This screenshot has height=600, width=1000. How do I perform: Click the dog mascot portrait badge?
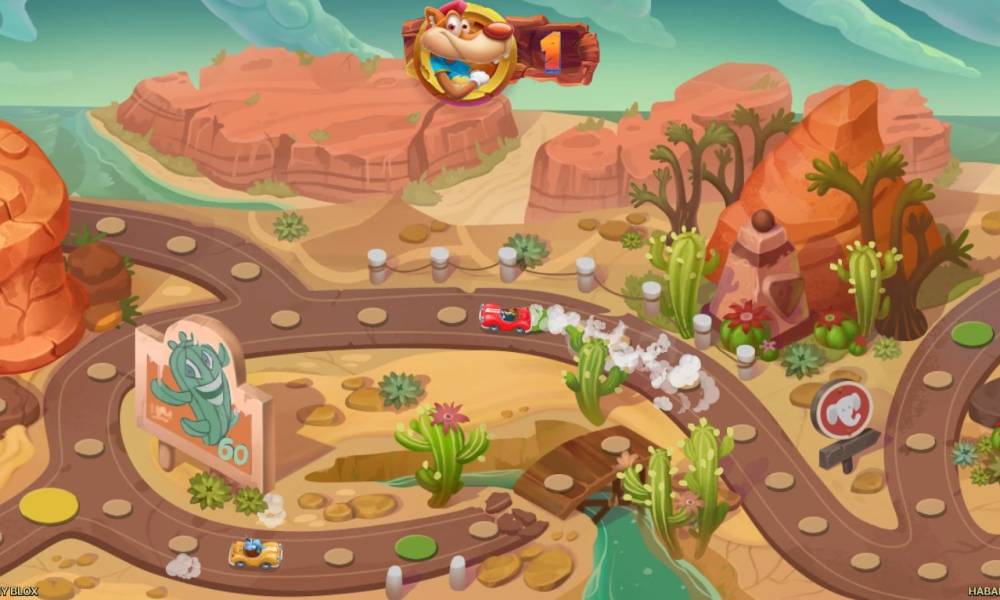click(463, 50)
